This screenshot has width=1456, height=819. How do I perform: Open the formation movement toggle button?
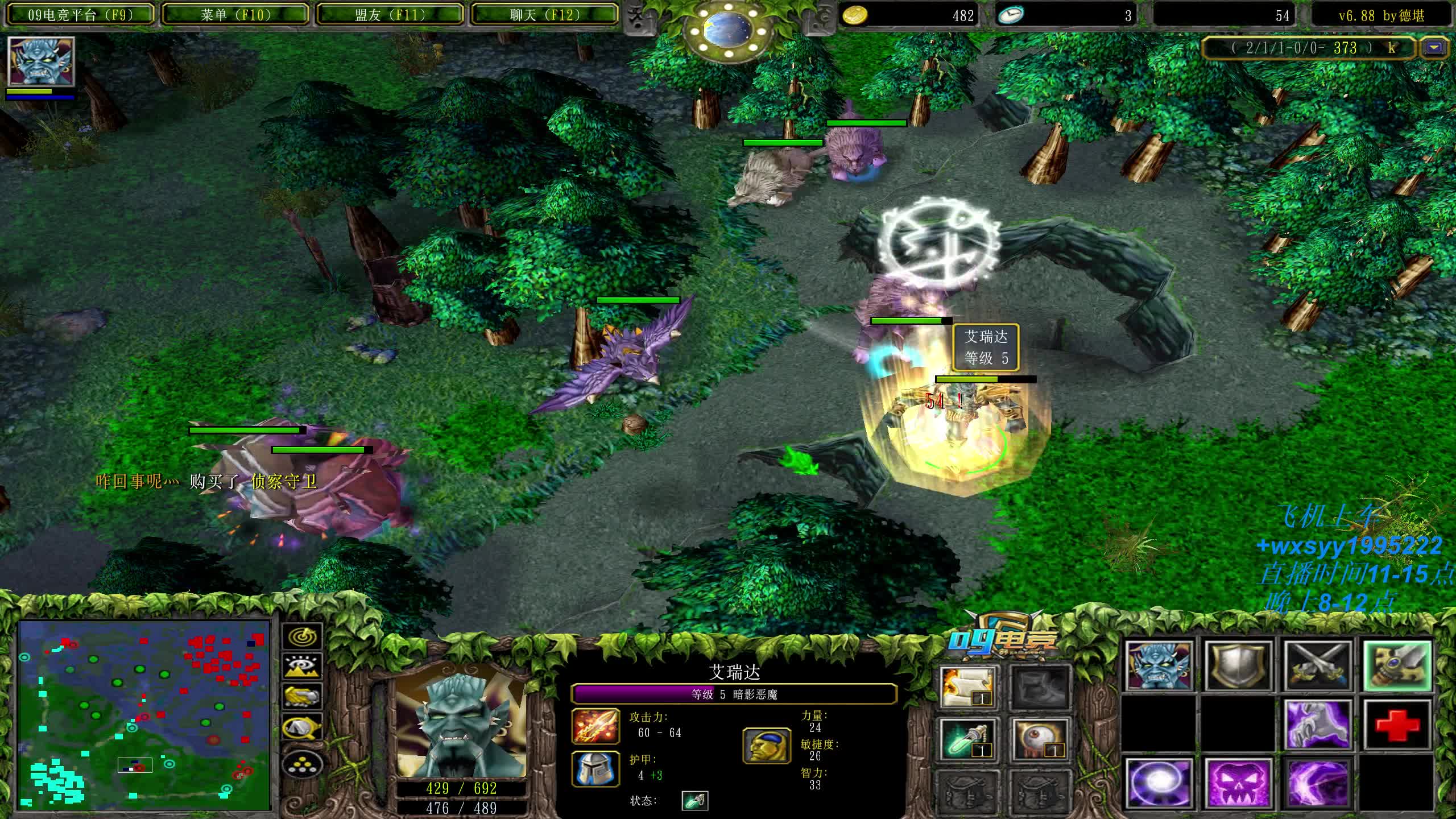point(302,765)
